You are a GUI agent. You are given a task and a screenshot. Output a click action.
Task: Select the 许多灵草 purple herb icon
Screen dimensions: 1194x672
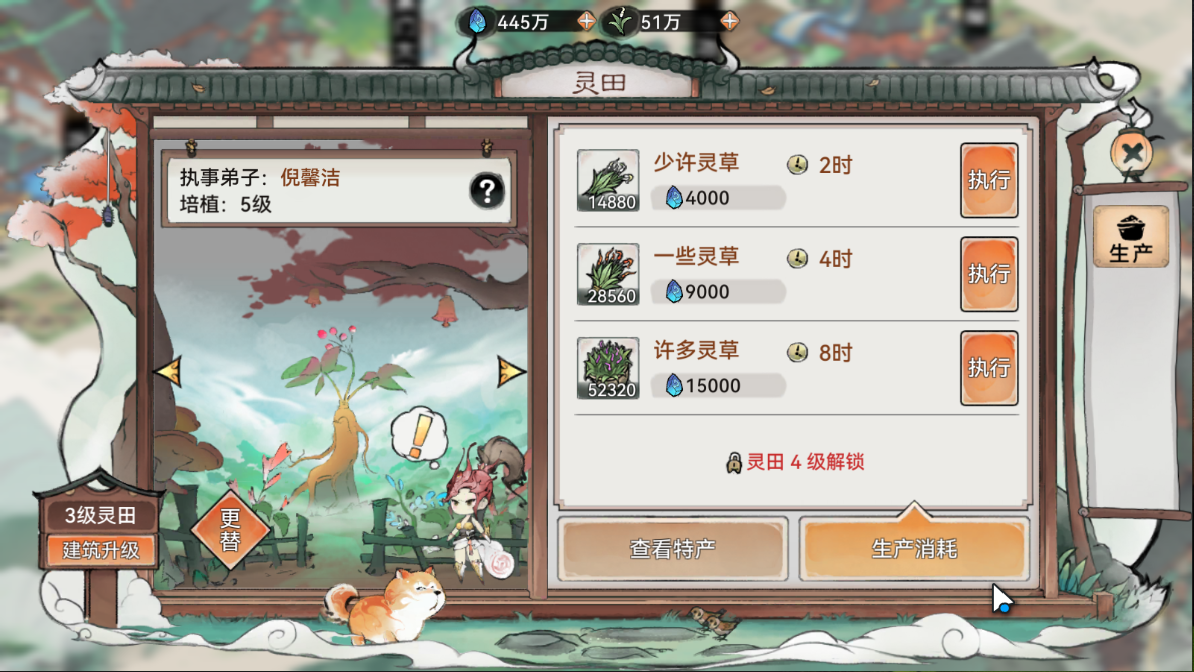(x=608, y=368)
